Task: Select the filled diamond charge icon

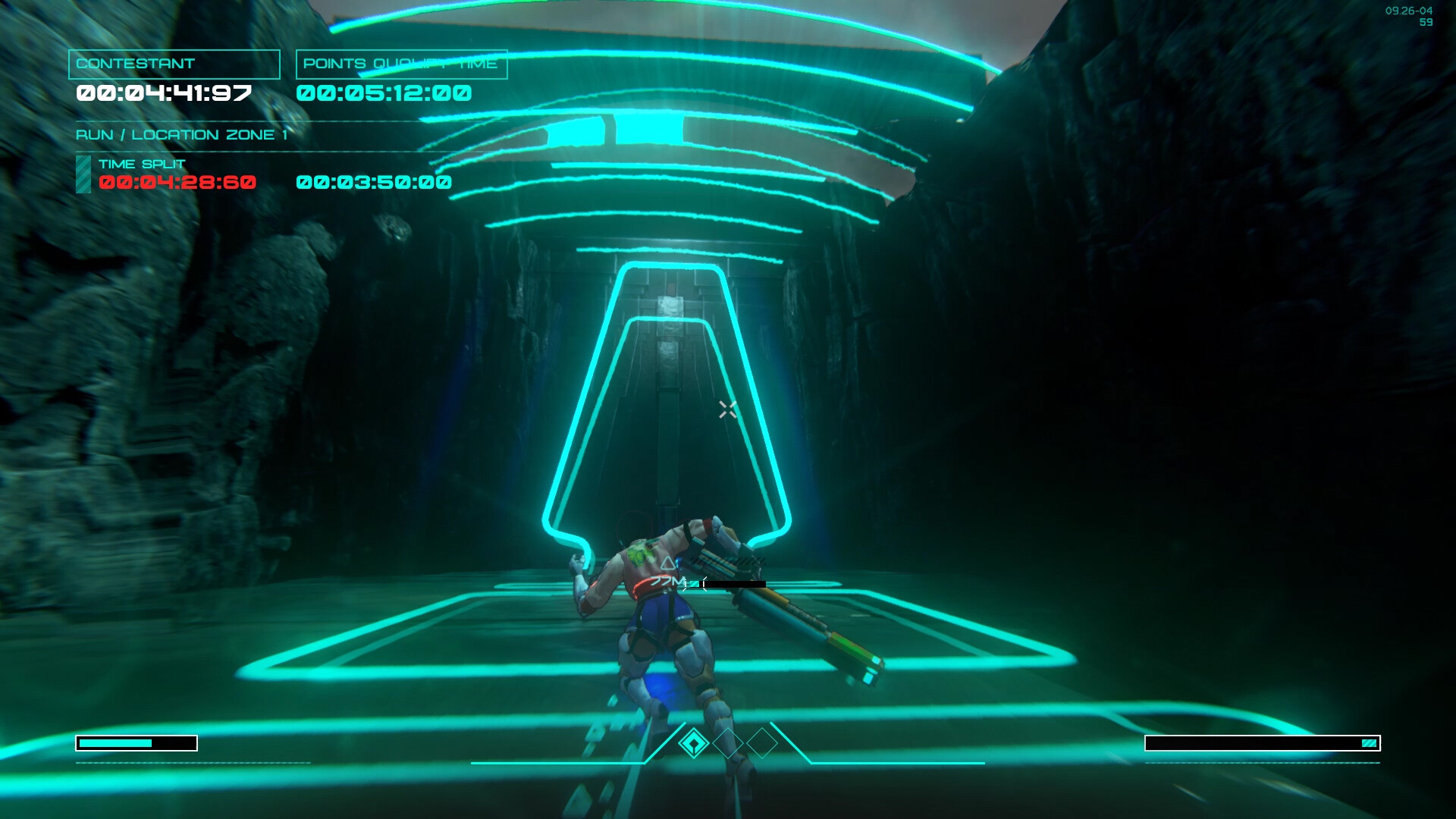Action: pyautogui.click(x=693, y=743)
